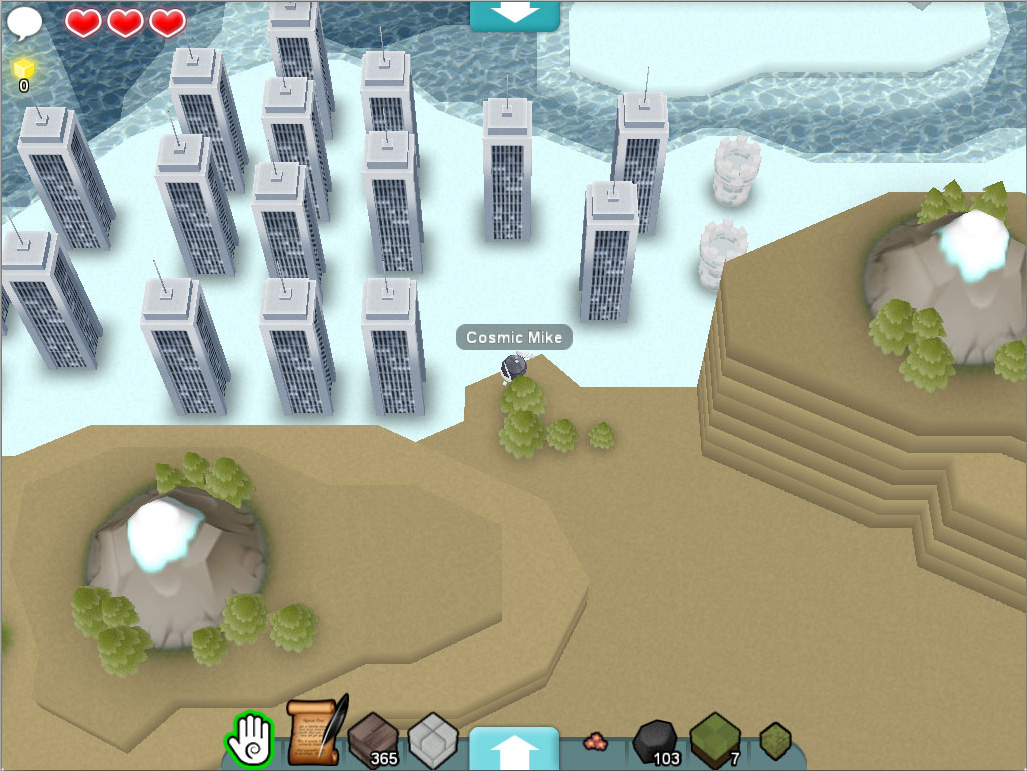Click the down arrow tab at top
This screenshot has width=1027, height=771.
514,14
